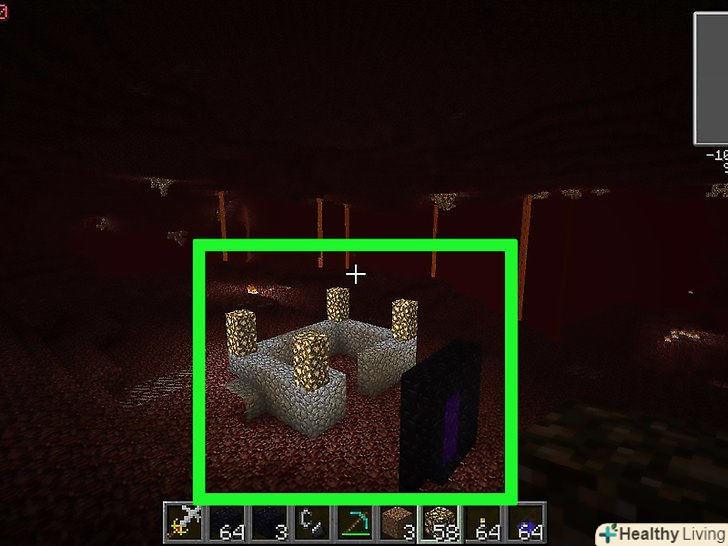728x546 pixels.
Task: Equip the flint and steel slot
Action: point(312,524)
